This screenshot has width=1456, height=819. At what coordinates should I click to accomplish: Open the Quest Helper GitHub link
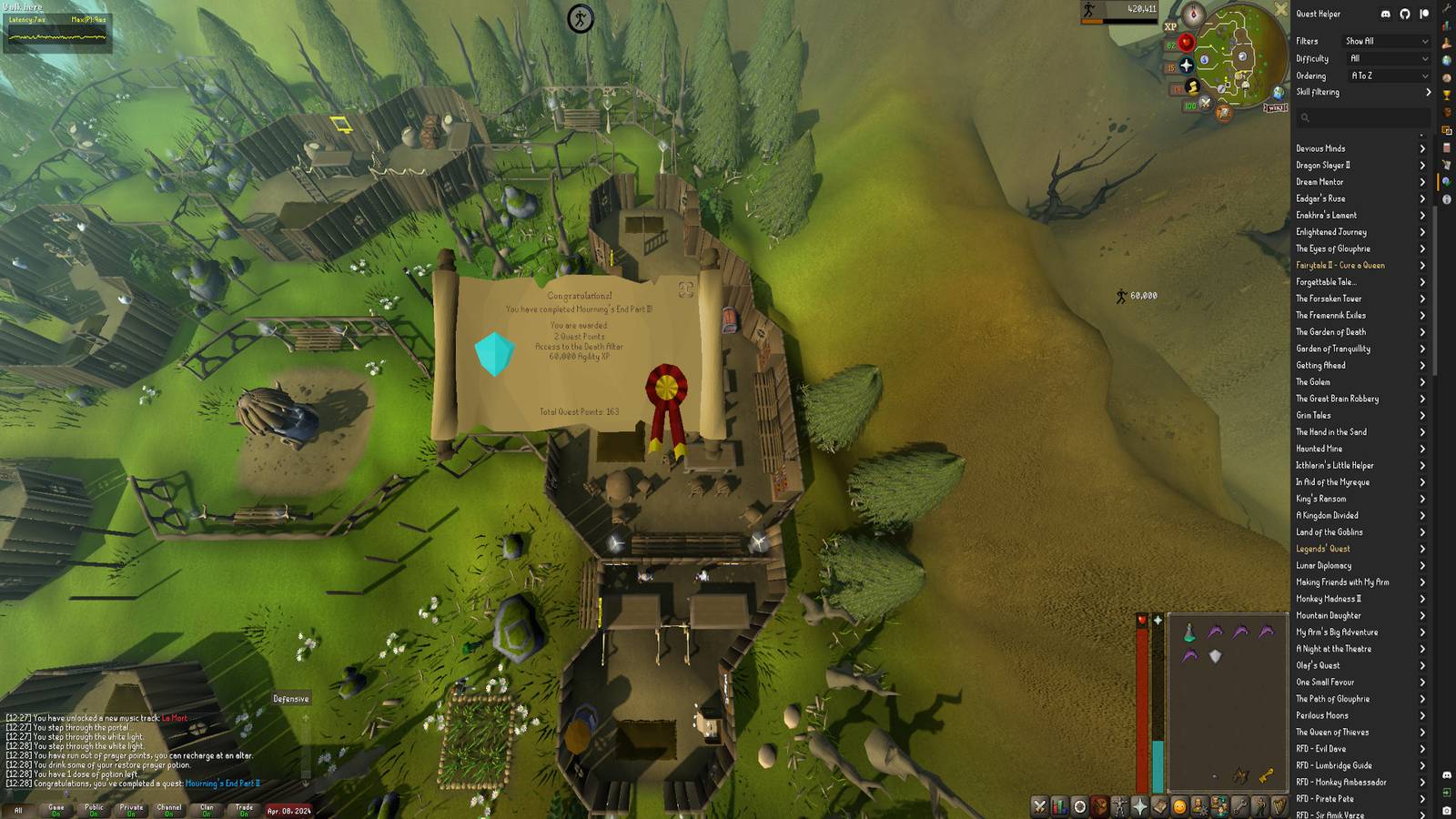pyautogui.click(x=1404, y=14)
